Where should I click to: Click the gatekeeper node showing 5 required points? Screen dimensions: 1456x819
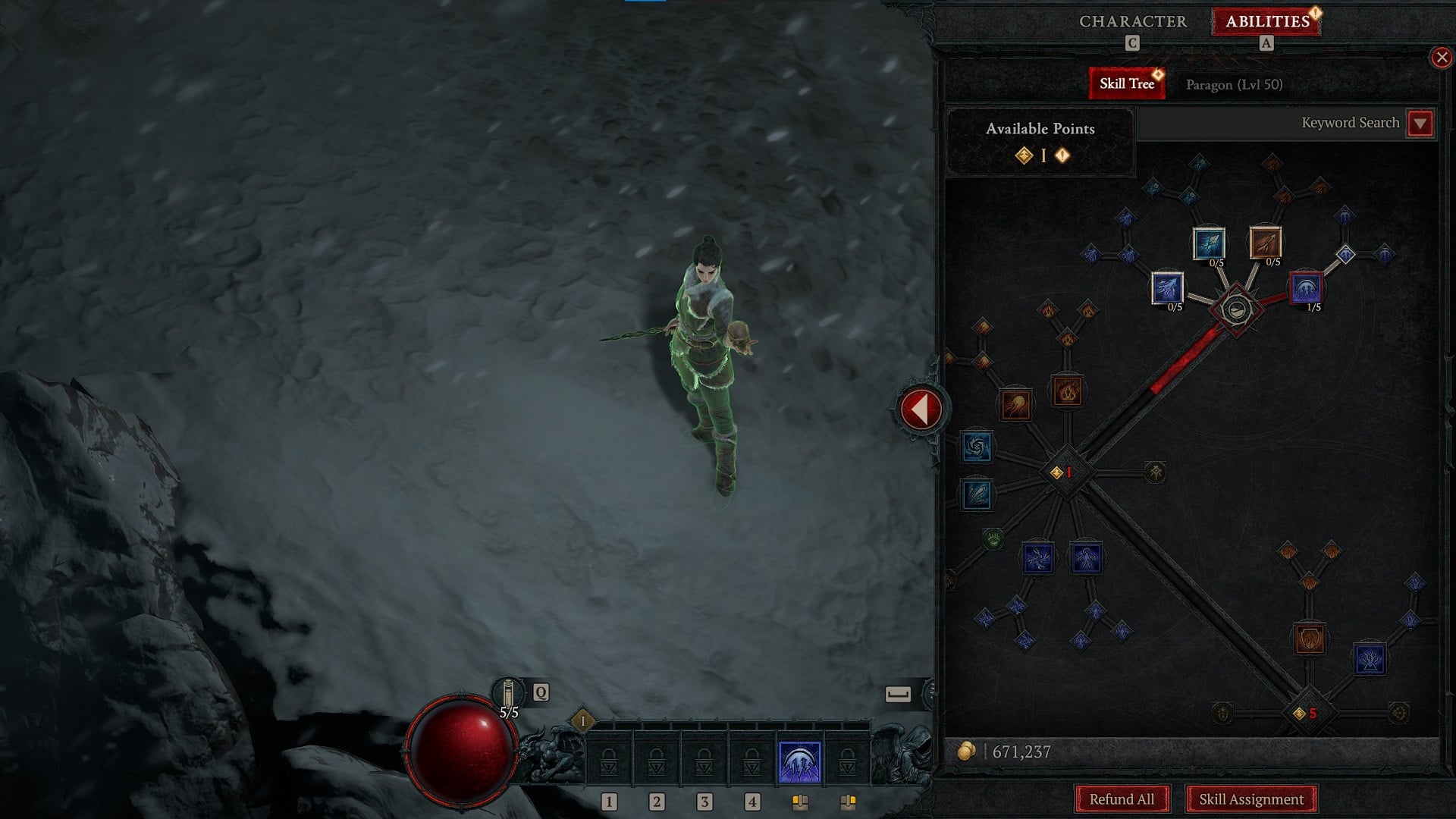tap(1305, 714)
